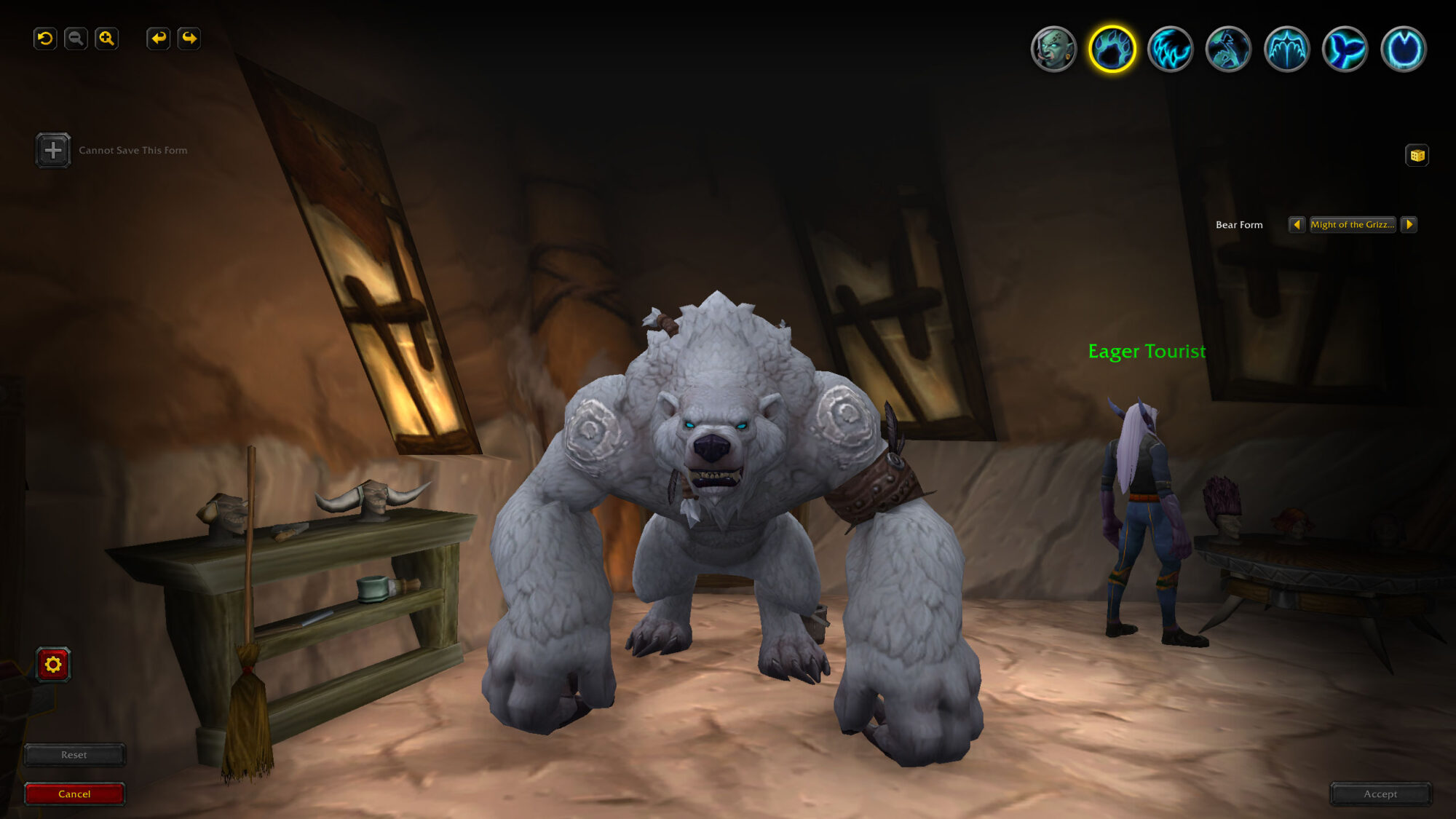Click the zoom in magnifier icon

107,40
